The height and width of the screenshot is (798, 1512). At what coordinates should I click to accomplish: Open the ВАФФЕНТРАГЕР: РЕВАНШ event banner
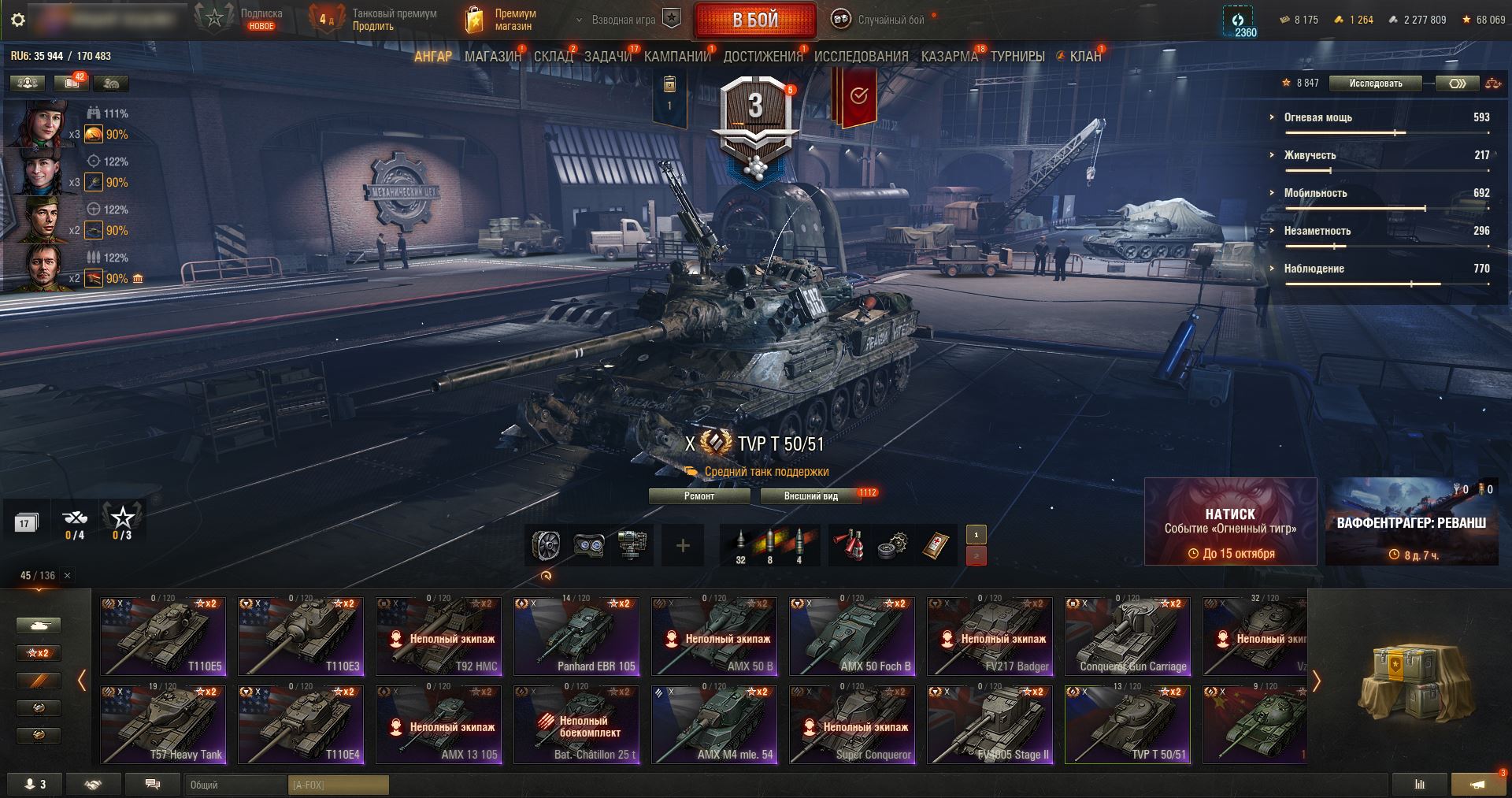pyautogui.click(x=1411, y=521)
